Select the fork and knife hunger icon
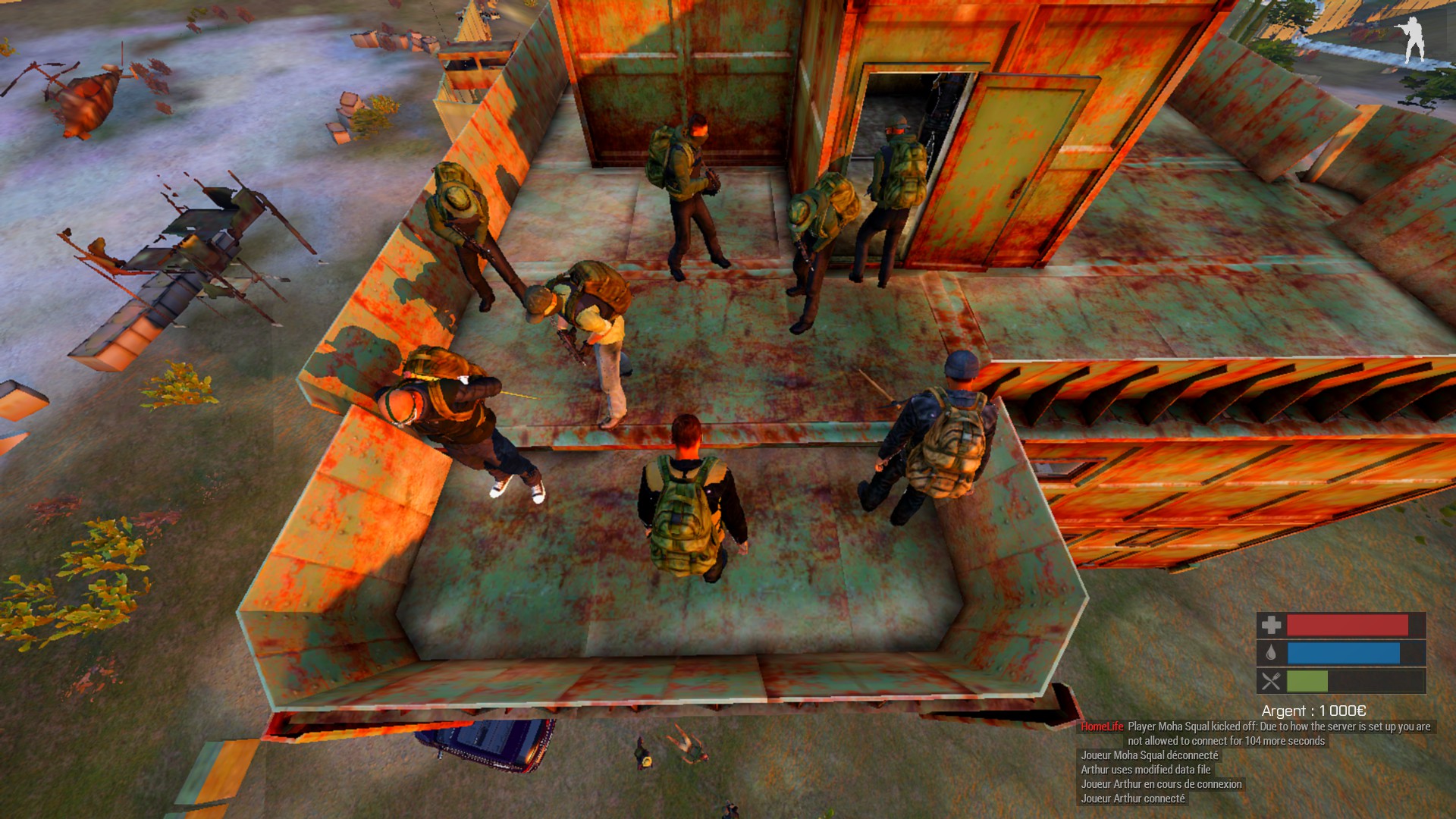The image size is (1456, 819). point(1271,681)
